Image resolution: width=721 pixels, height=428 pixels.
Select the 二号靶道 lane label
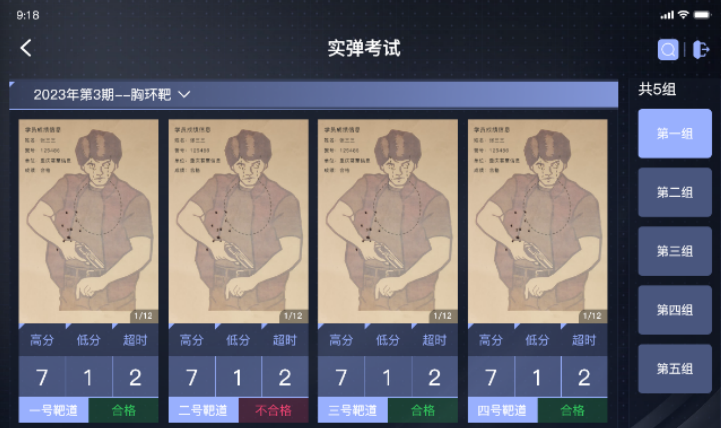click(x=203, y=410)
